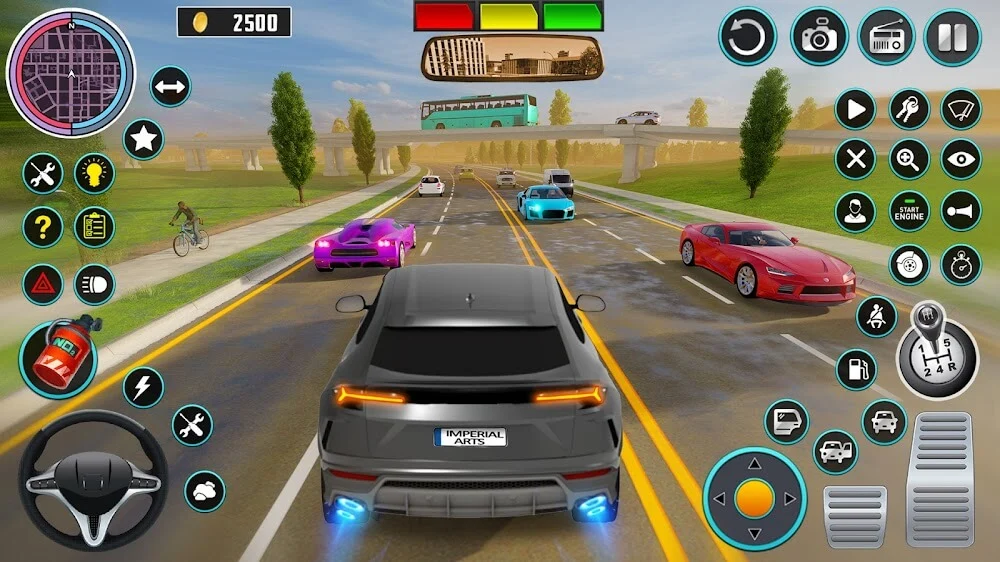Click the magnifying glass zoom button

pyautogui.click(x=909, y=159)
